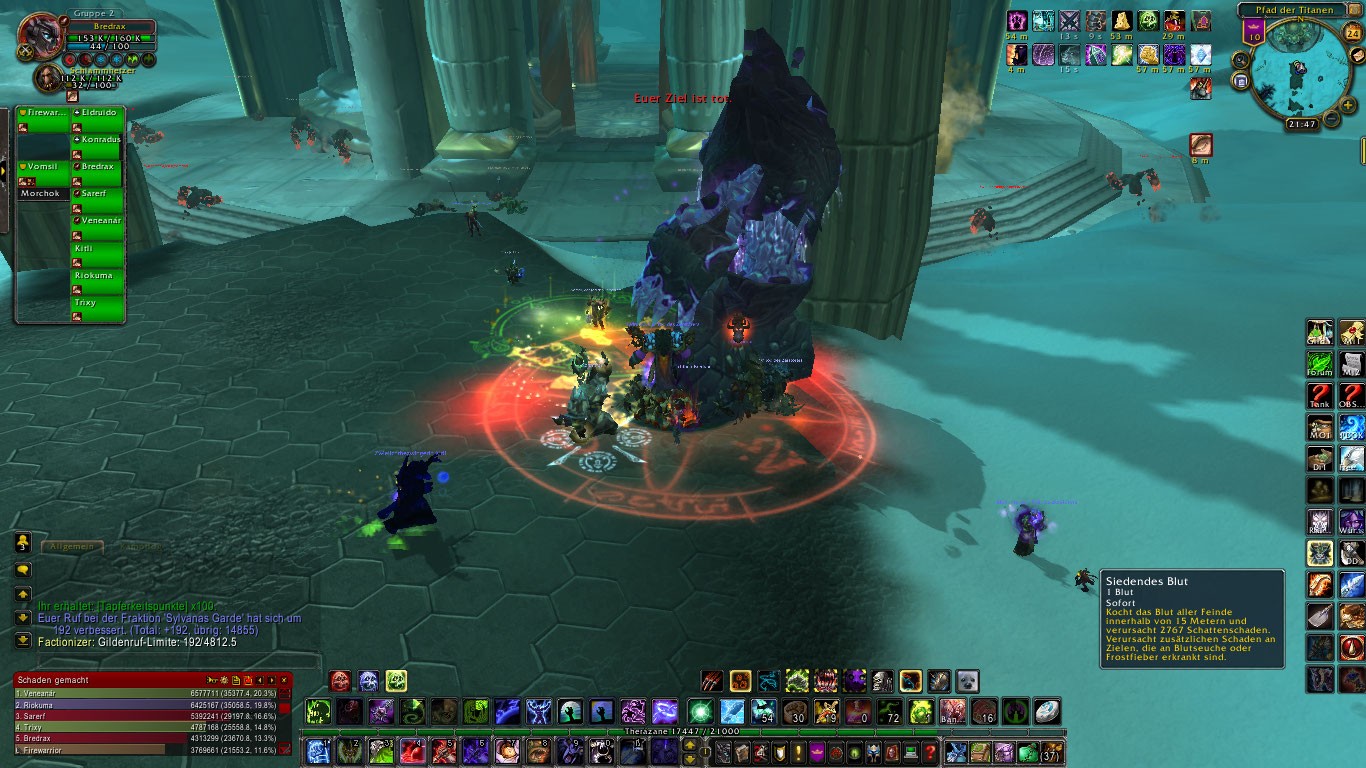This screenshot has width=1366, height=768.
Task: Open the calendar button showing 24
Action: 1353,33
